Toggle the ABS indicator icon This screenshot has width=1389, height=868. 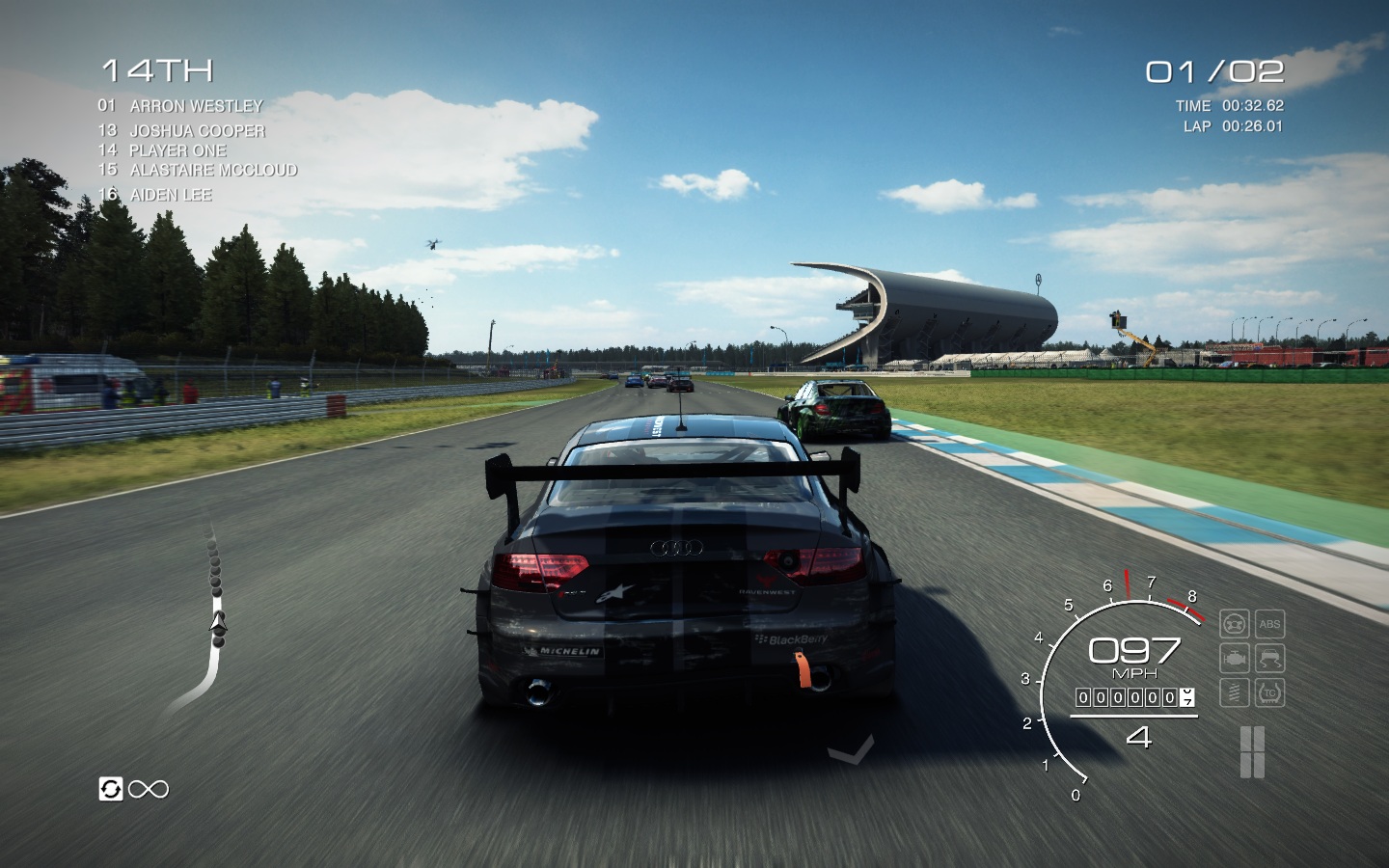click(x=1269, y=624)
